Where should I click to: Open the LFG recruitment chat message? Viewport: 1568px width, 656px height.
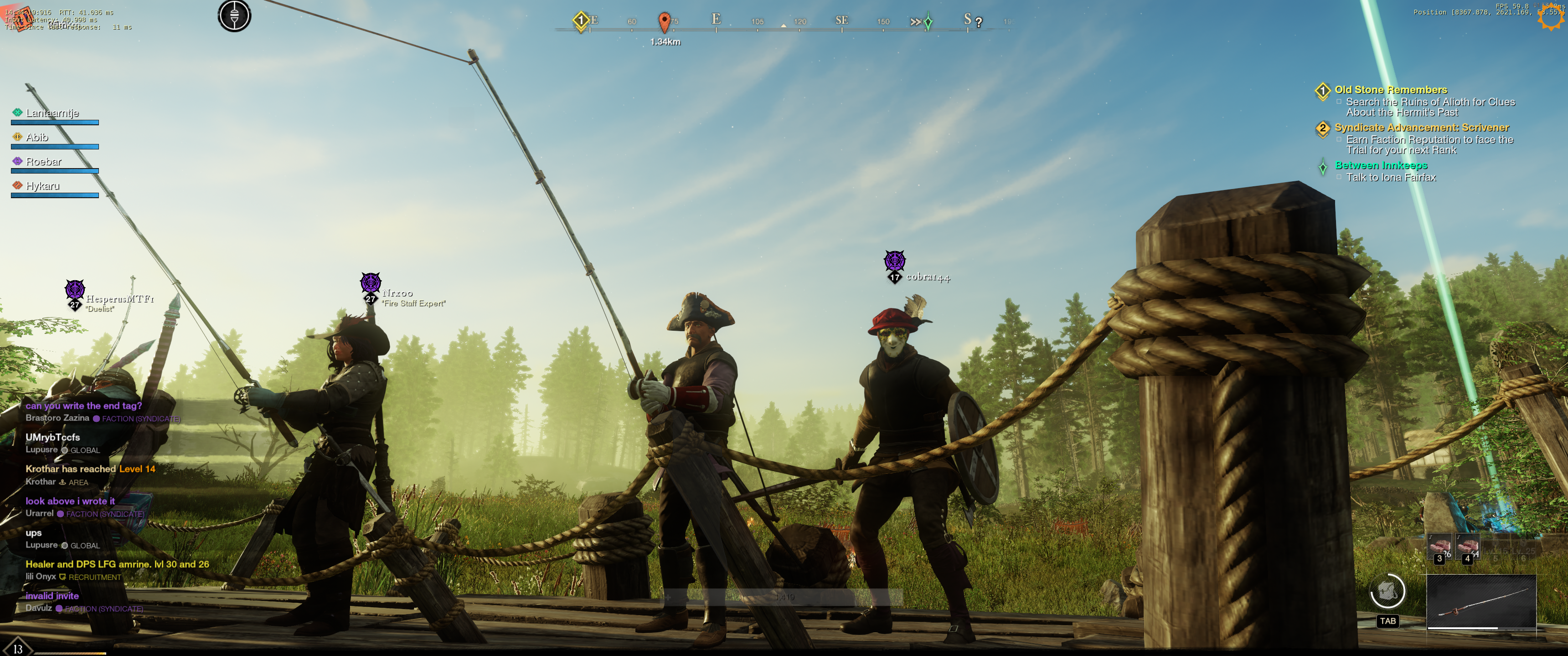117,565
